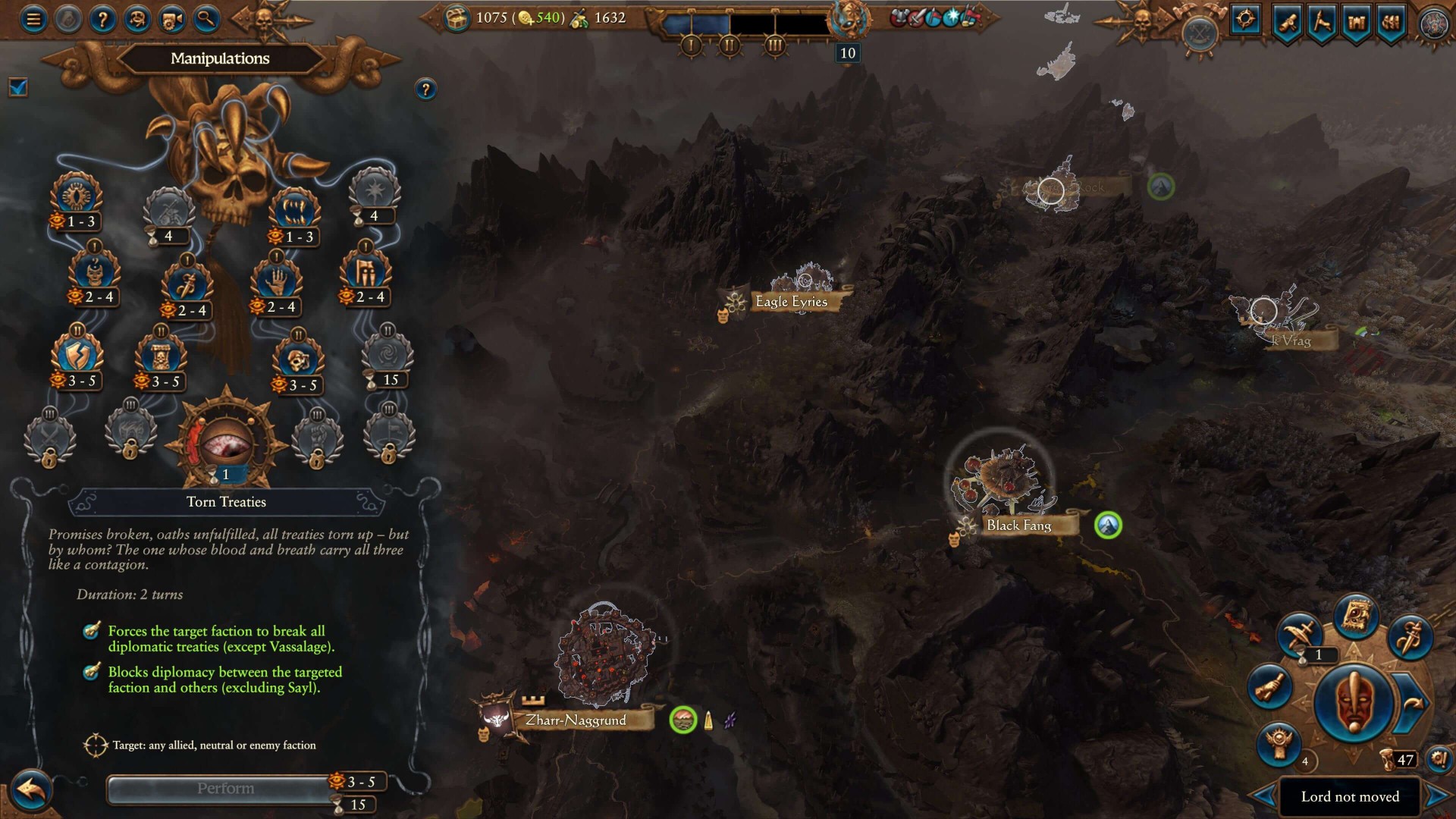The image size is (1456, 819).
Task: Click the Perform button
Action: (x=224, y=789)
